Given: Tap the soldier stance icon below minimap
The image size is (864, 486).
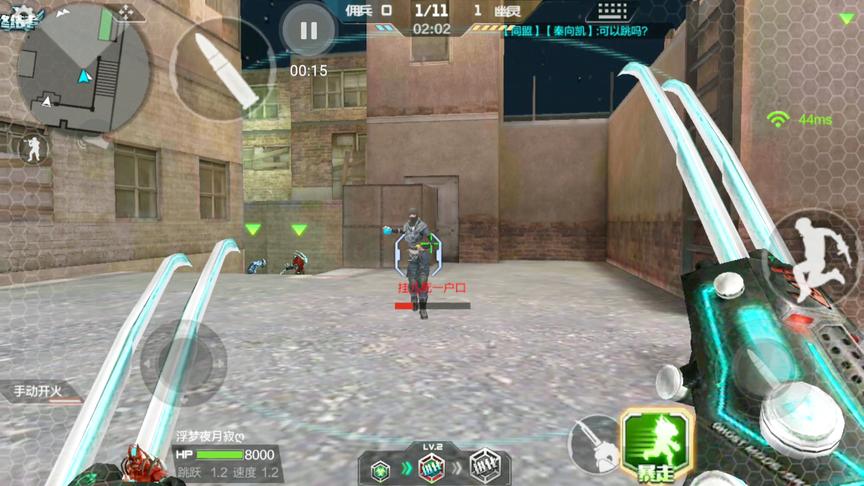Looking at the screenshot, I should point(32,148).
